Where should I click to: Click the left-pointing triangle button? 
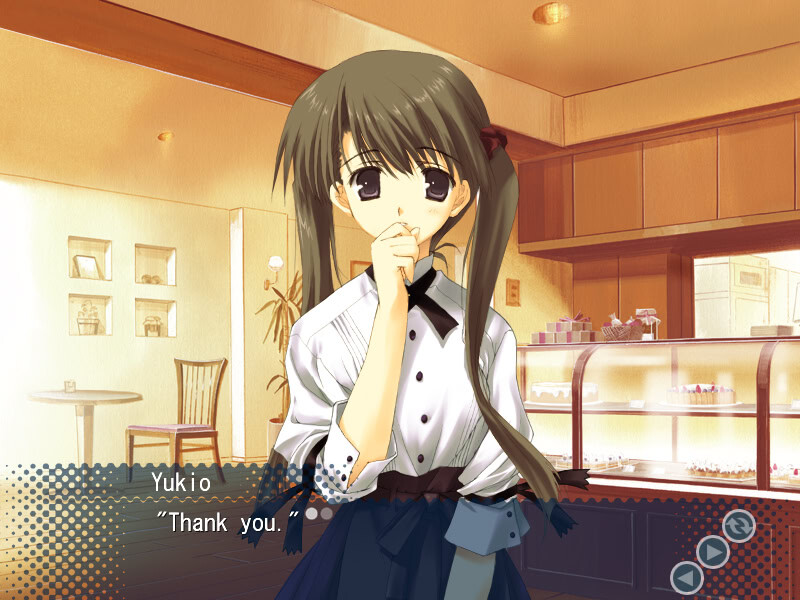[x=686, y=577]
